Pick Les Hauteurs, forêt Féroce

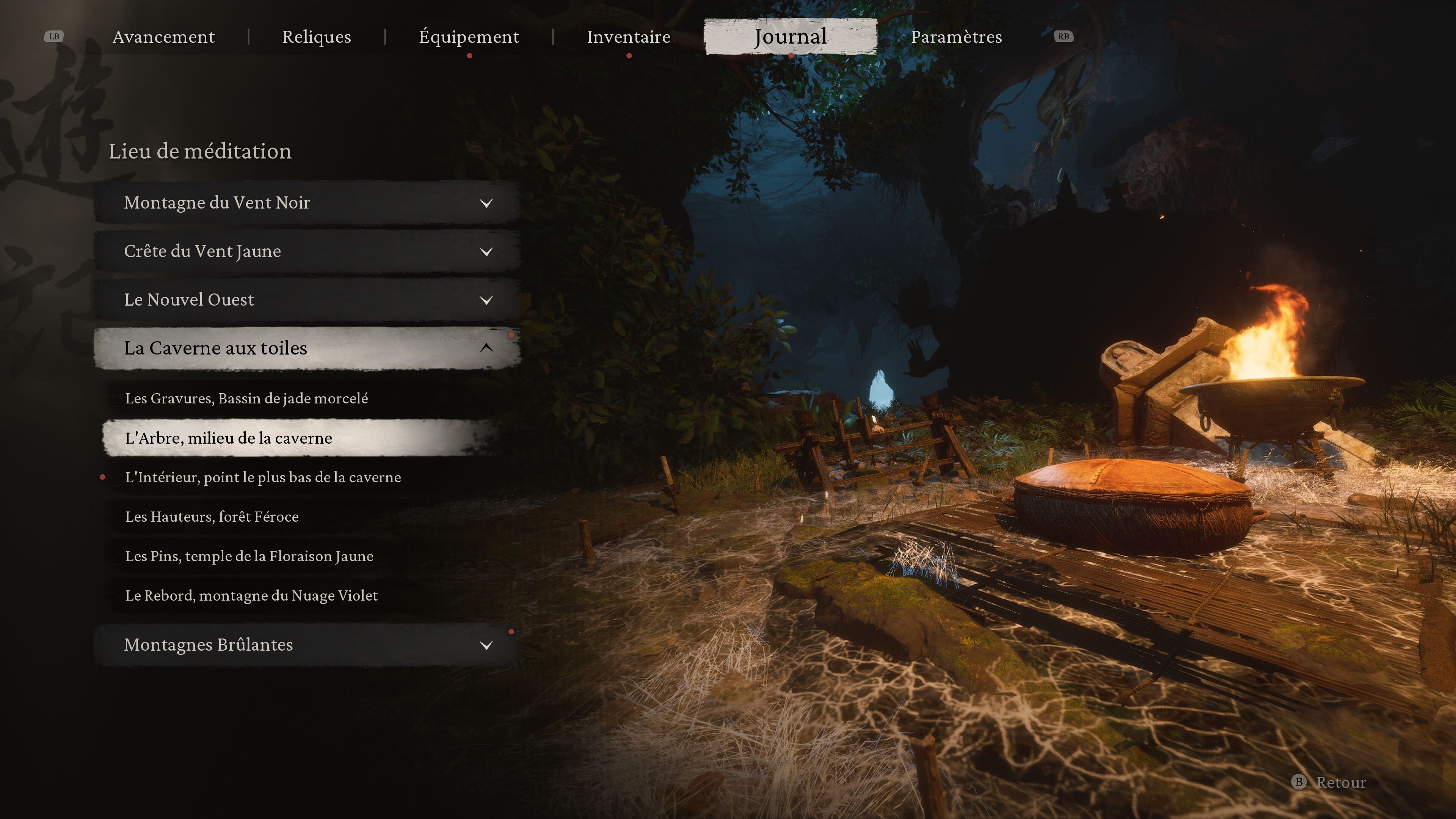pos(212,516)
